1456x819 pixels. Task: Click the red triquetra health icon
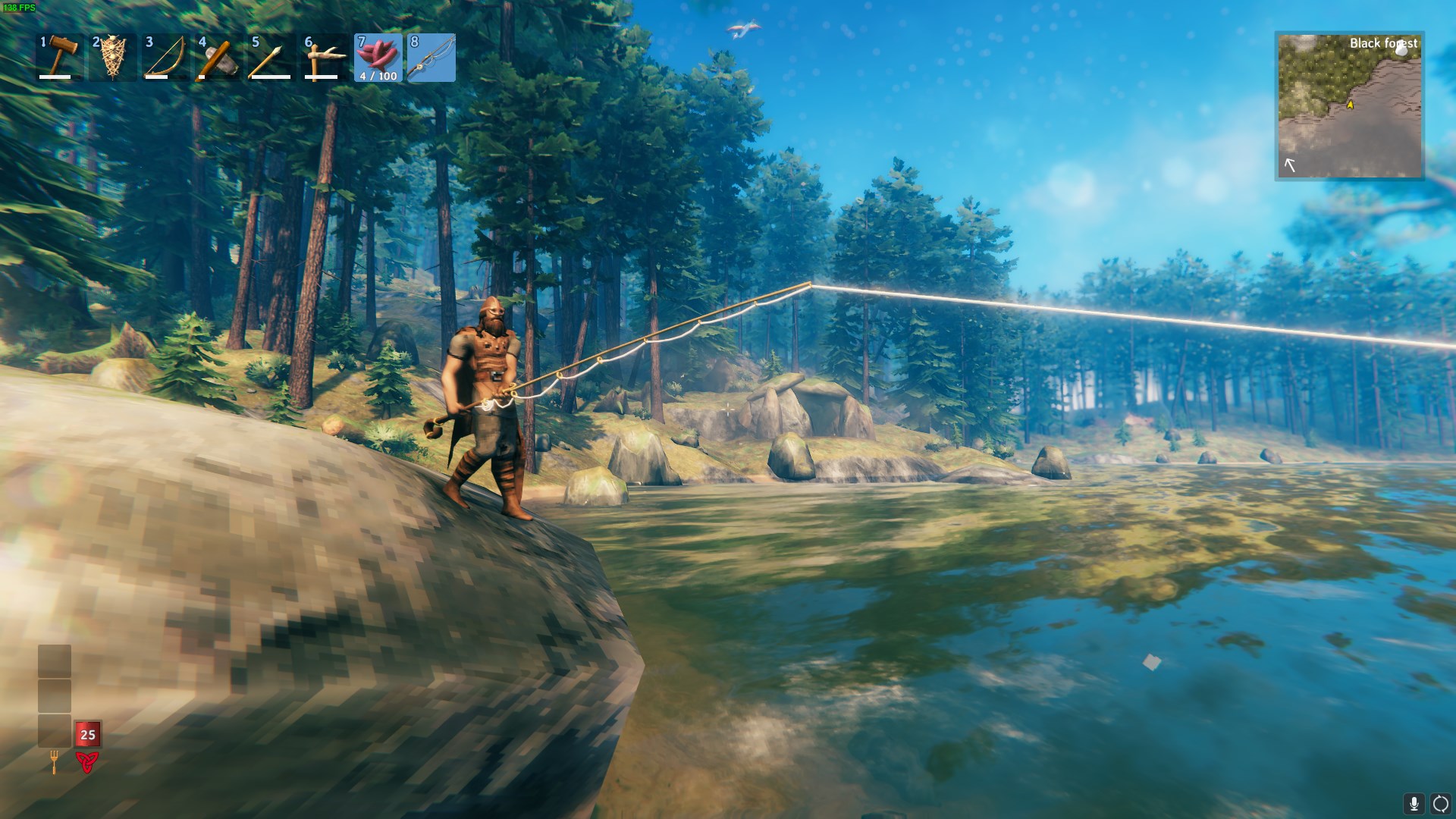pyautogui.click(x=87, y=761)
